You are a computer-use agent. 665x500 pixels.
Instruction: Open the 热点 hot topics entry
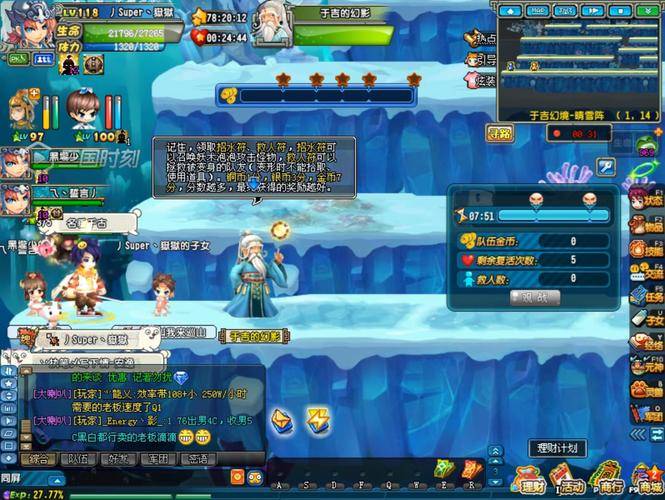coord(481,38)
